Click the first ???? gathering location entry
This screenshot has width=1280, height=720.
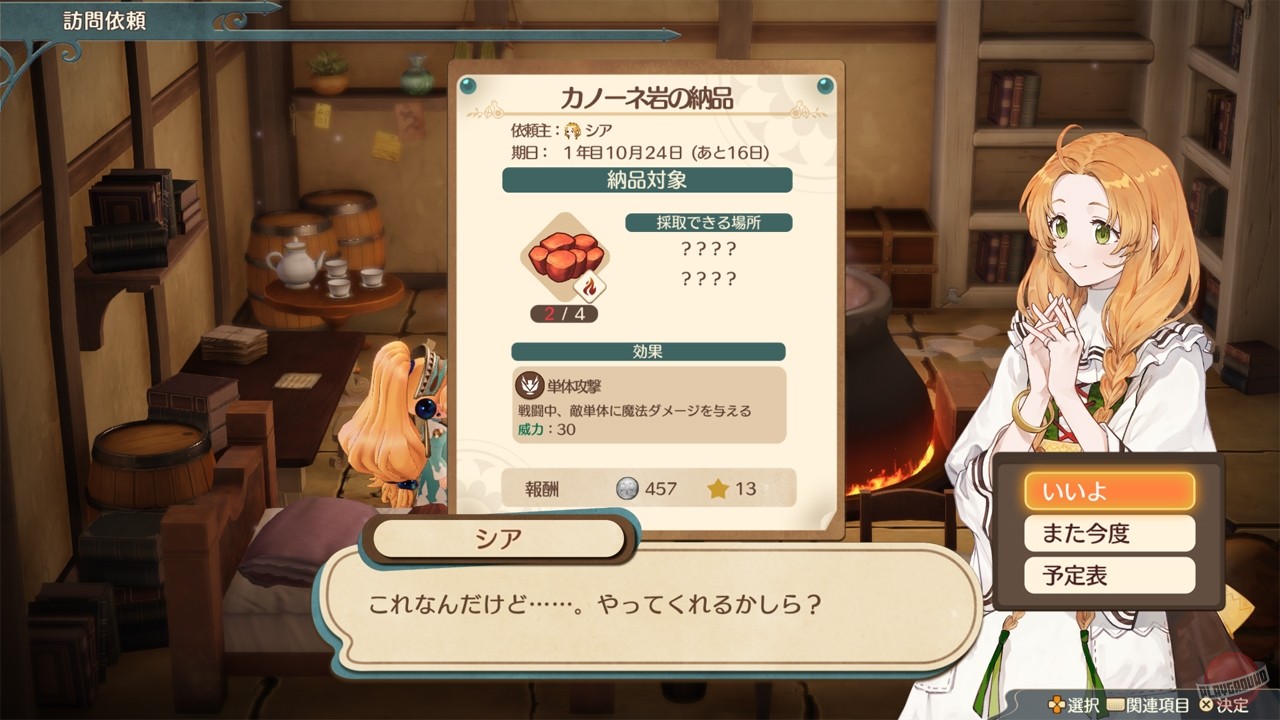[x=707, y=250]
